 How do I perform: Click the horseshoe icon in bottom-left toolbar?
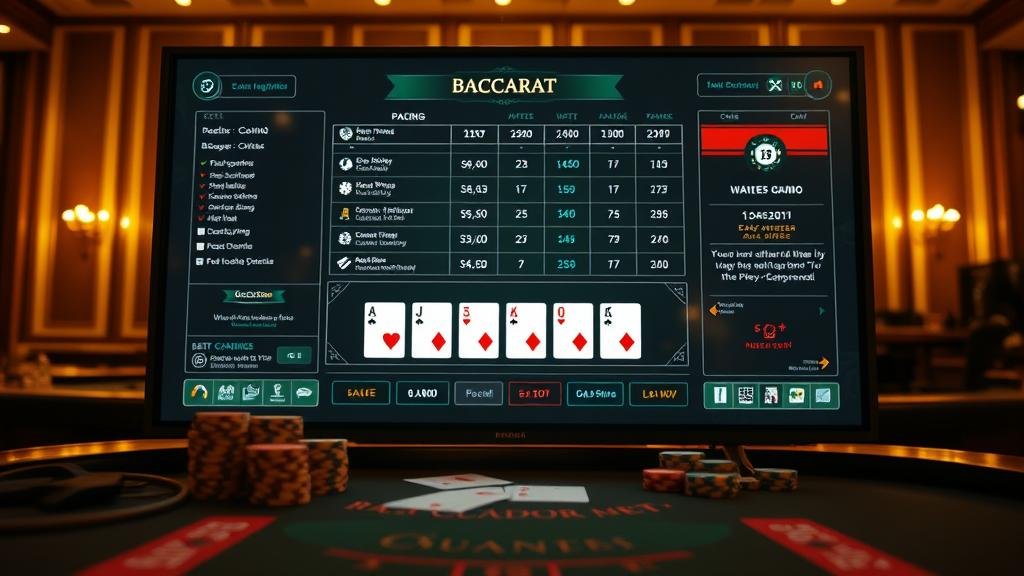200,393
